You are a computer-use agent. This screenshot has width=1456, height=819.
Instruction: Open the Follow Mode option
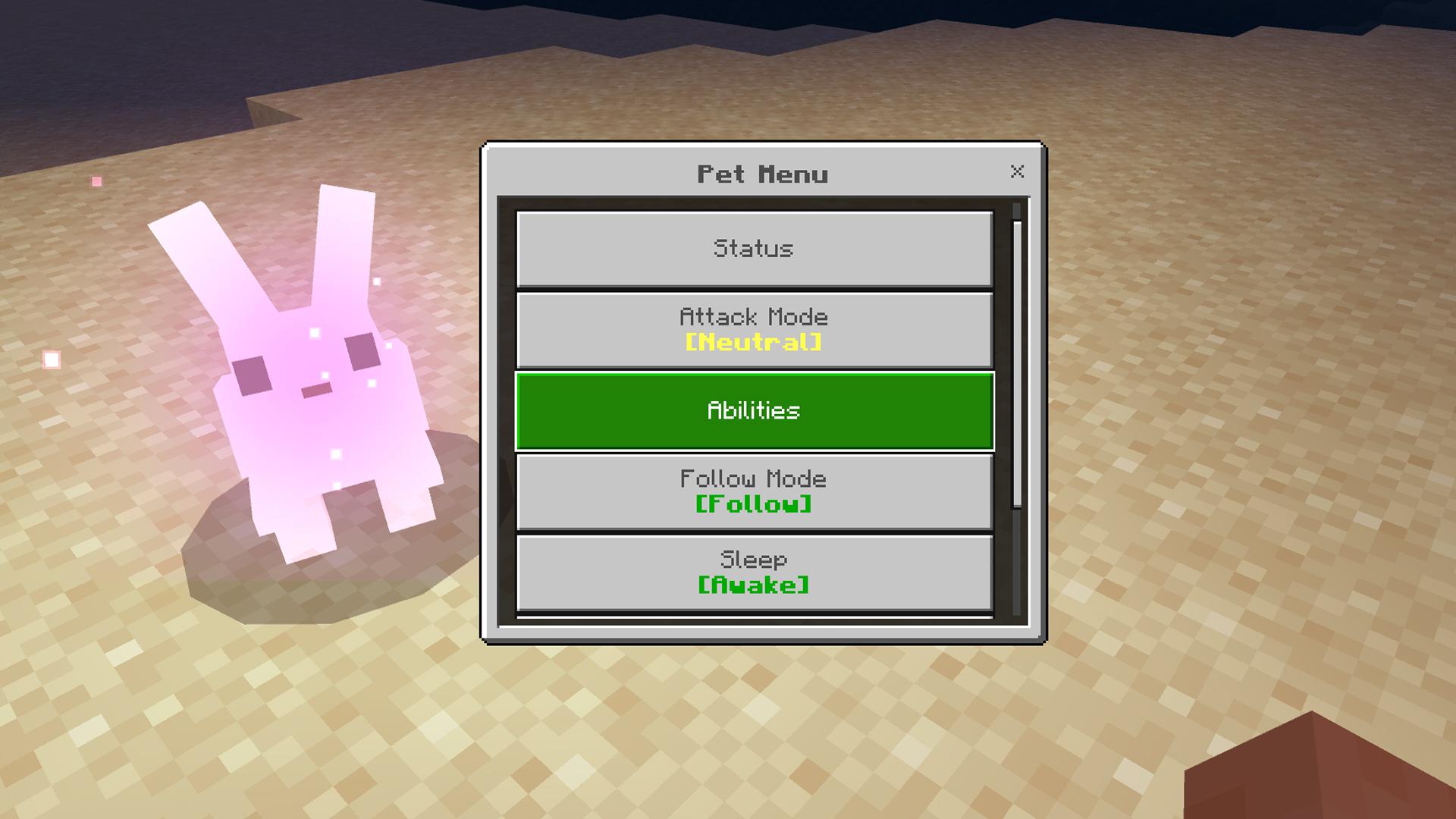(x=755, y=491)
